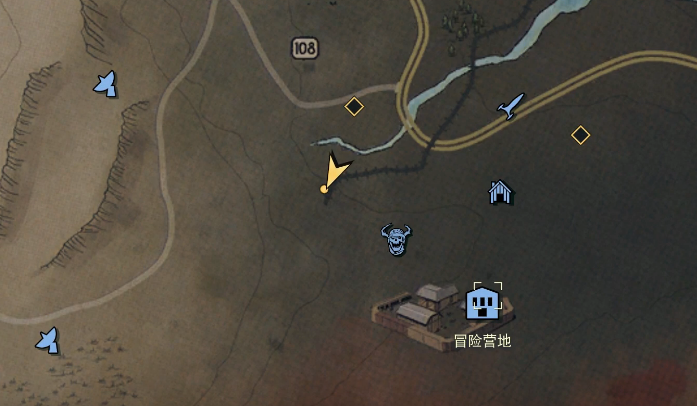Choose the blue house map marker
This screenshot has height=406, width=697.
tap(500, 192)
